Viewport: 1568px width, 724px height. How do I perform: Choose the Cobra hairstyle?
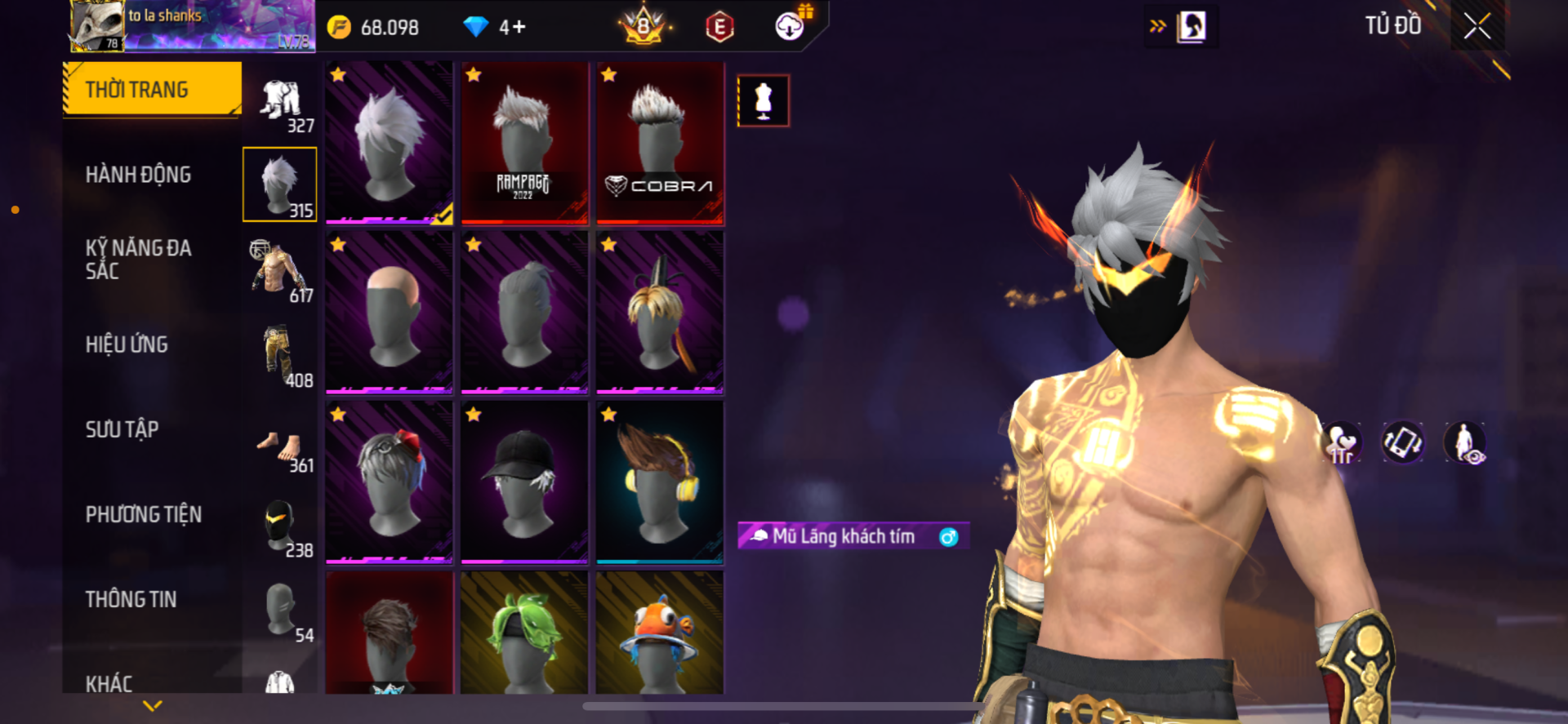[x=660, y=143]
